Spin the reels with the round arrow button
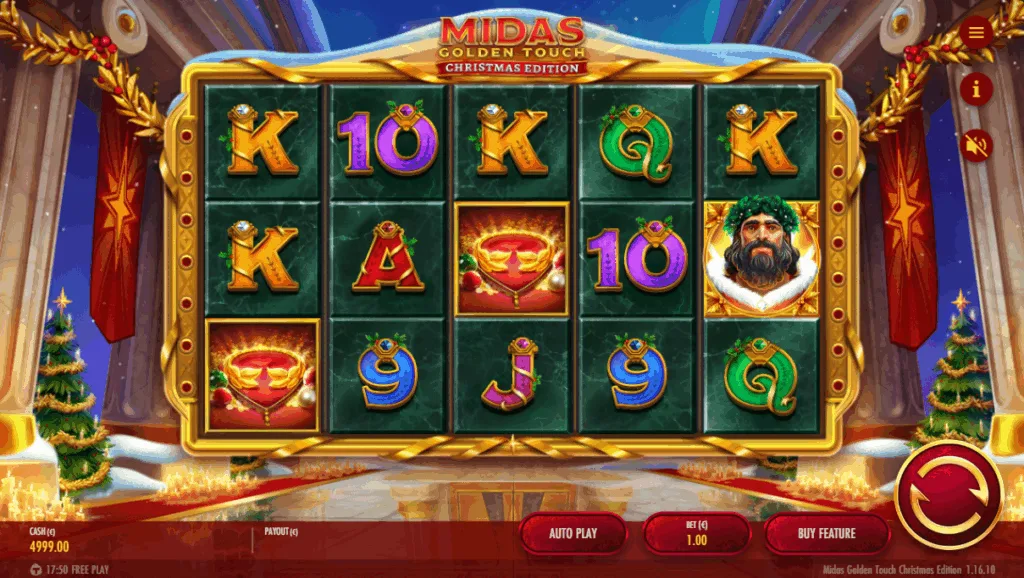The image size is (1024, 578). (948, 494)
